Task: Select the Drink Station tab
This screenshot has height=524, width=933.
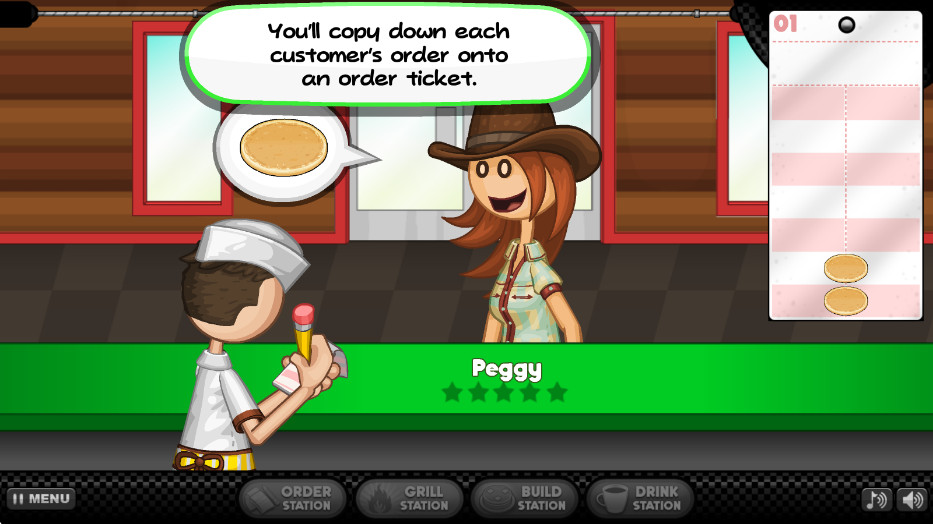Action: click(640, 498)
